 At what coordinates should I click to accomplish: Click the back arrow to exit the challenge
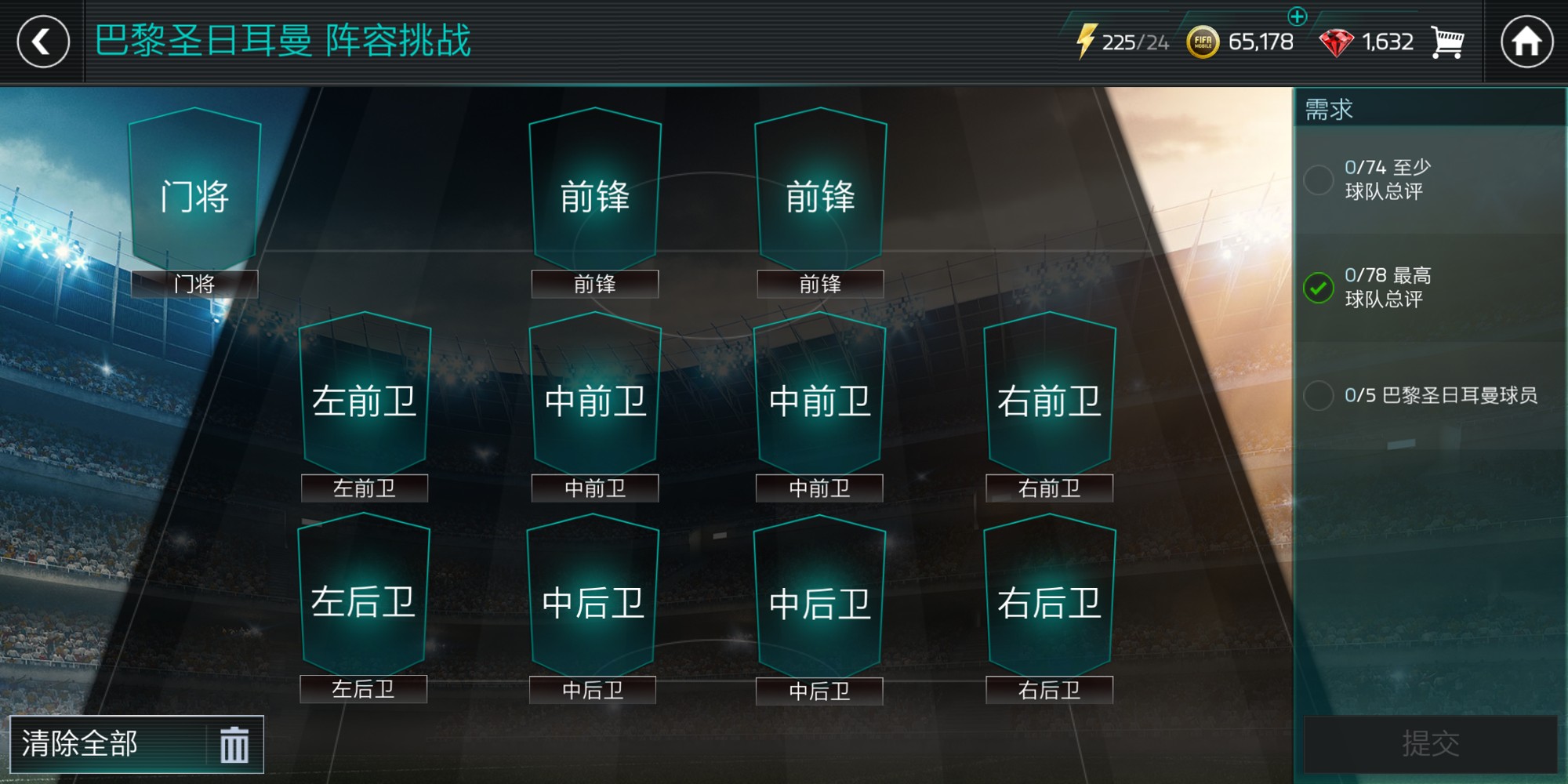click(x=45, y=41)
